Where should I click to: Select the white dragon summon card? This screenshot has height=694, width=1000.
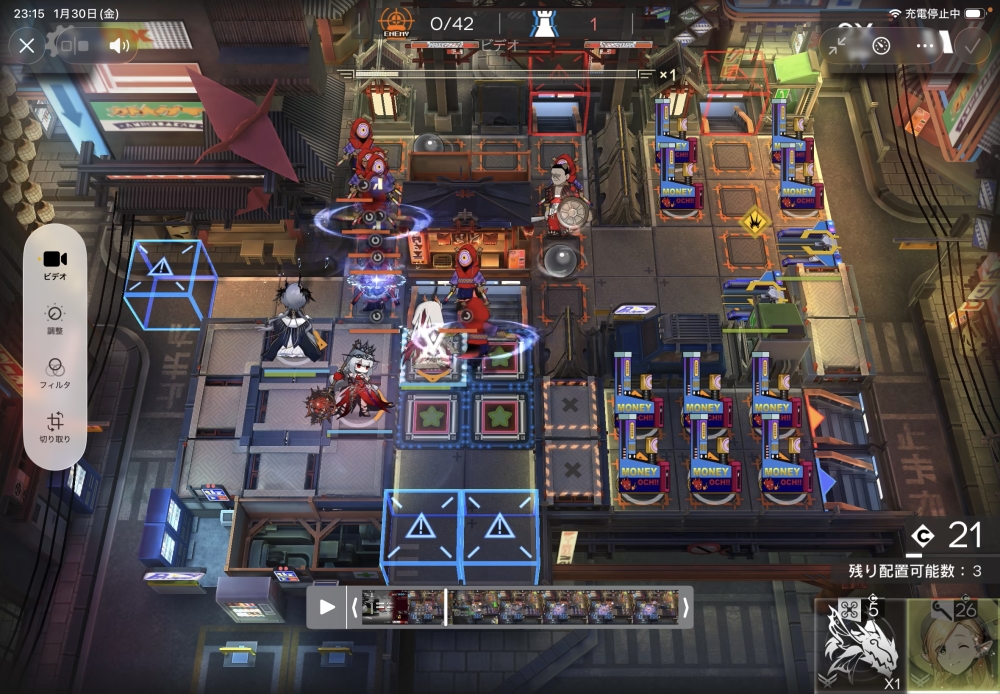click(x=858, y=647)
